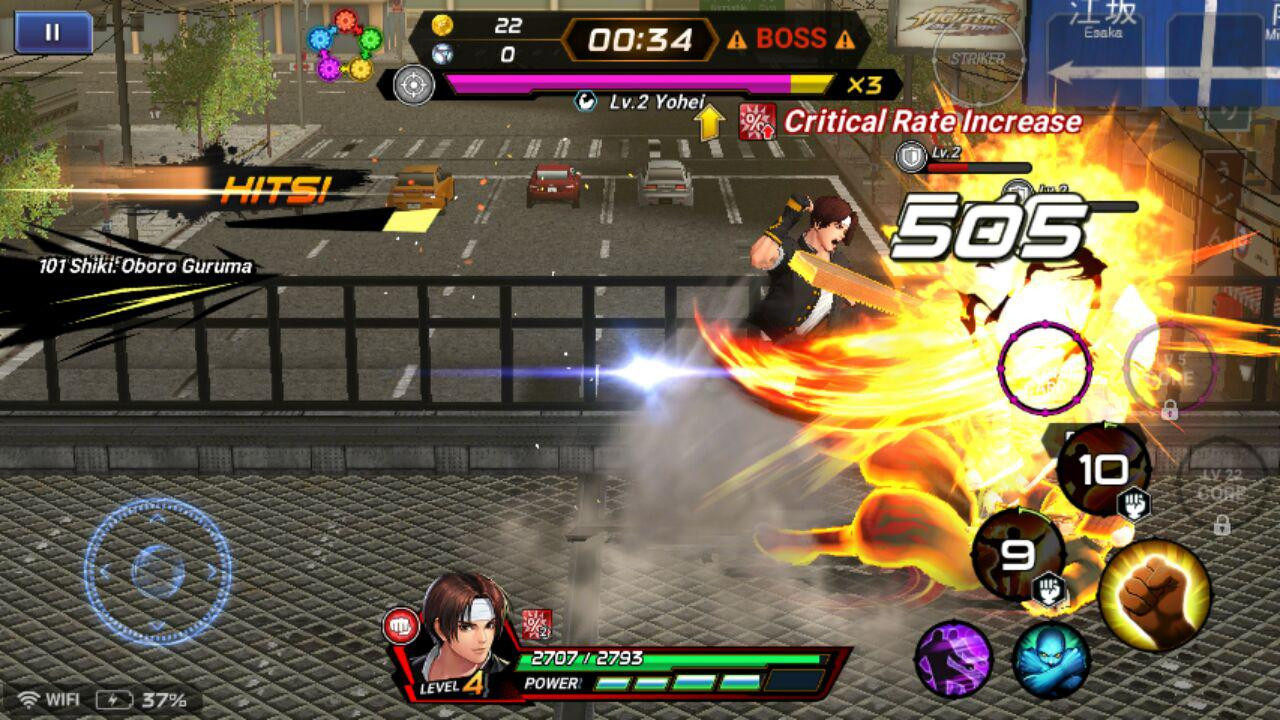Tap the locked LV 22 Core skill
Viewport: 1280px width, 720px height.
coord(1222,490)
